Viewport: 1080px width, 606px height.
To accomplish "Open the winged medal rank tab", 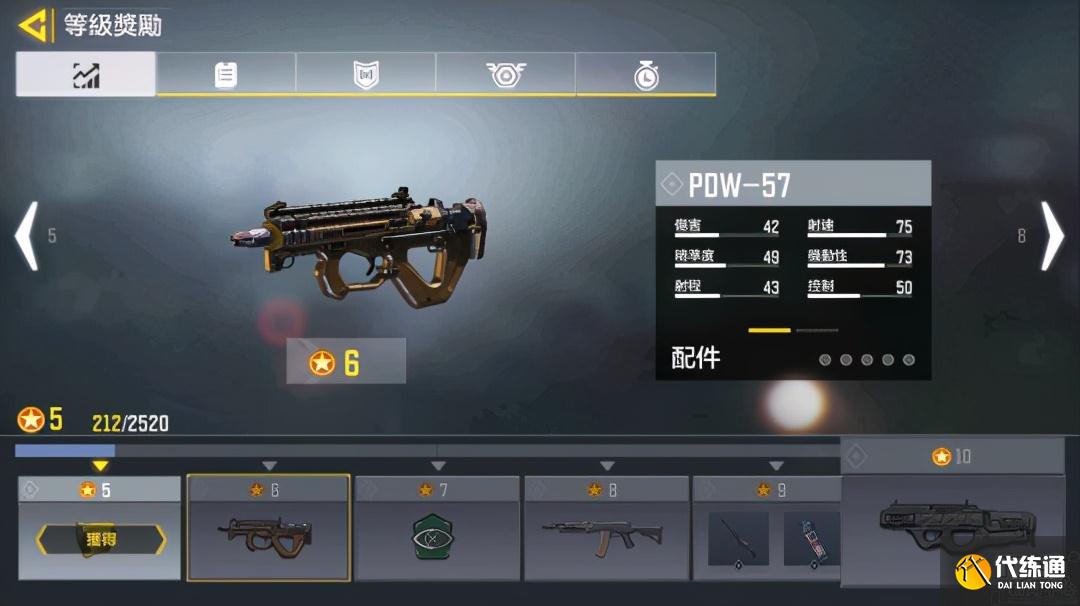I will coord(505,75).
